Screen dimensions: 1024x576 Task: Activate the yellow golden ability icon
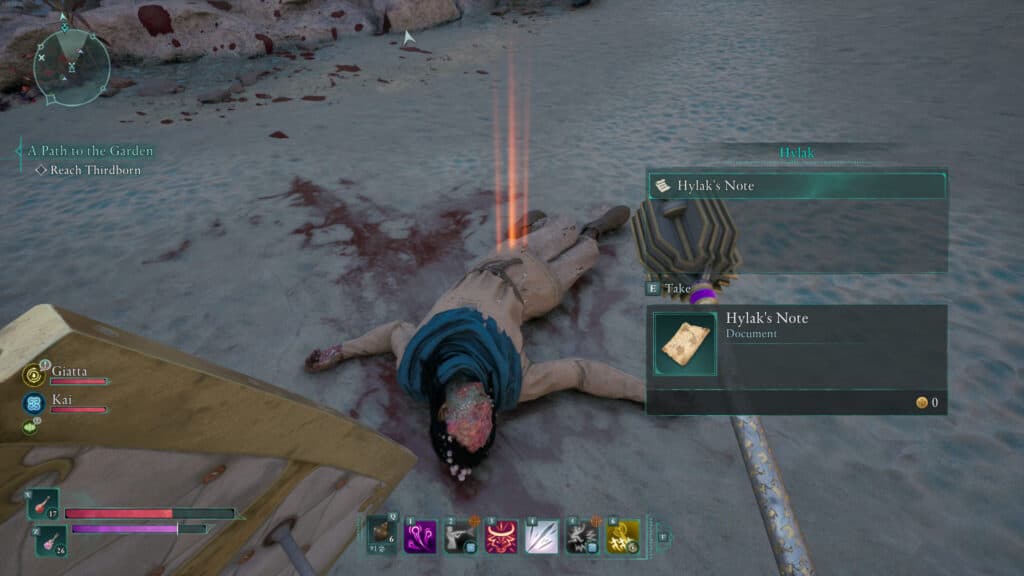(x=623, y=536)
